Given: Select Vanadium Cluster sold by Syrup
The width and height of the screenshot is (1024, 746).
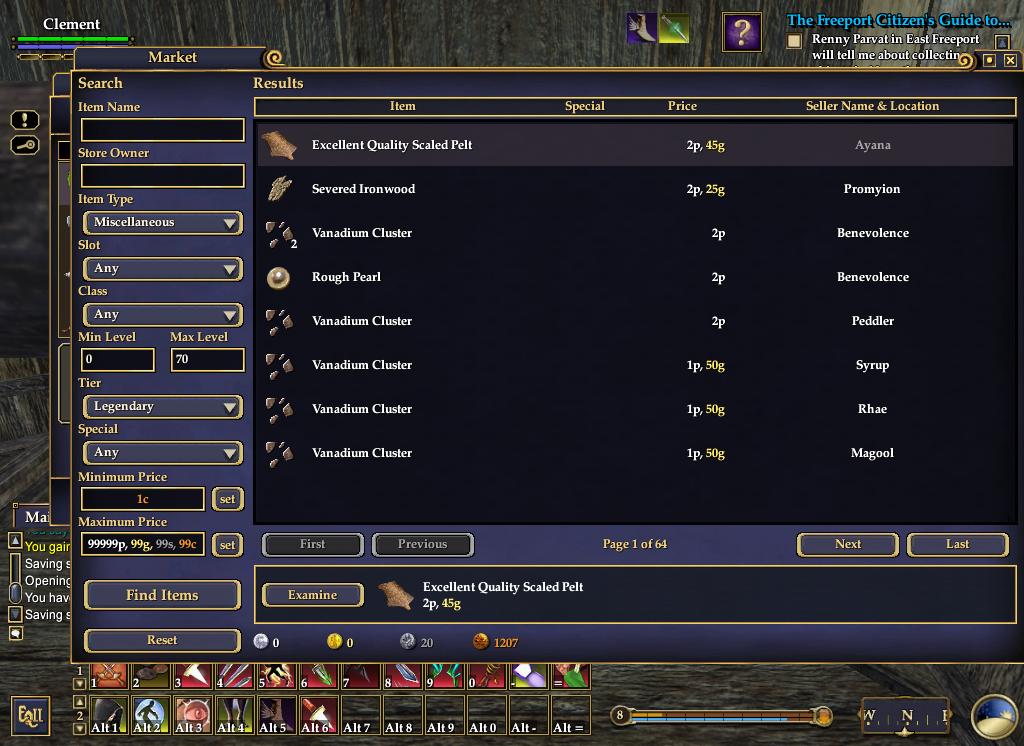Looking at the screenshot, I should coord(634,365).
